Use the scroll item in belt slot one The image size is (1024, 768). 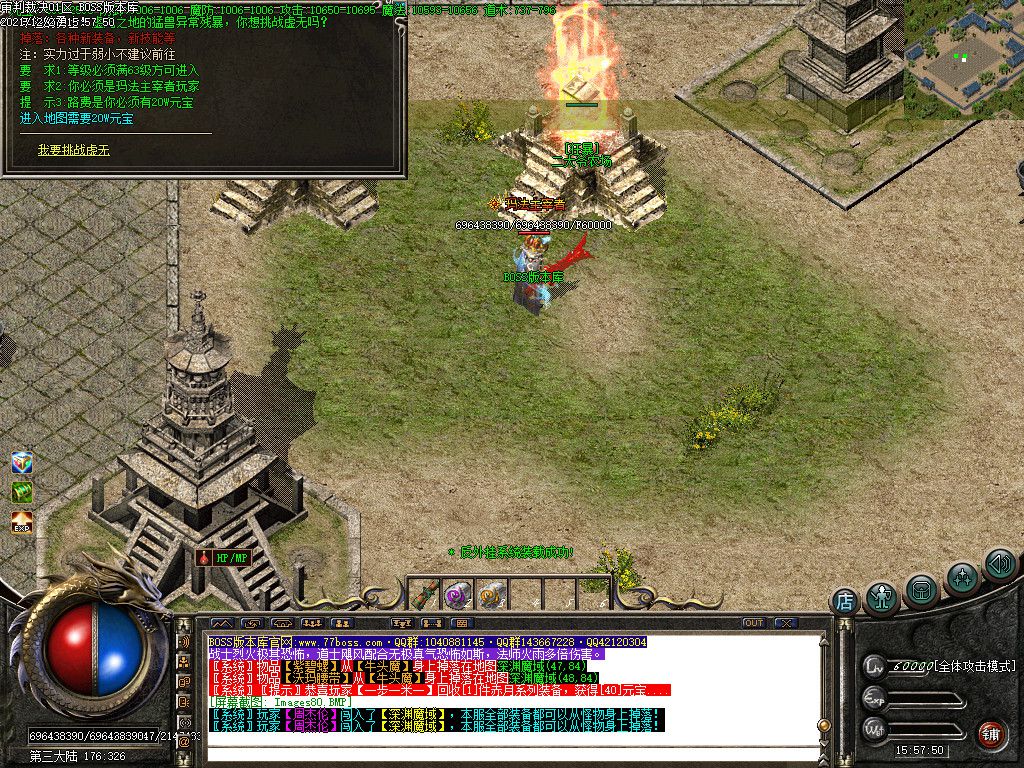(425, 595)
